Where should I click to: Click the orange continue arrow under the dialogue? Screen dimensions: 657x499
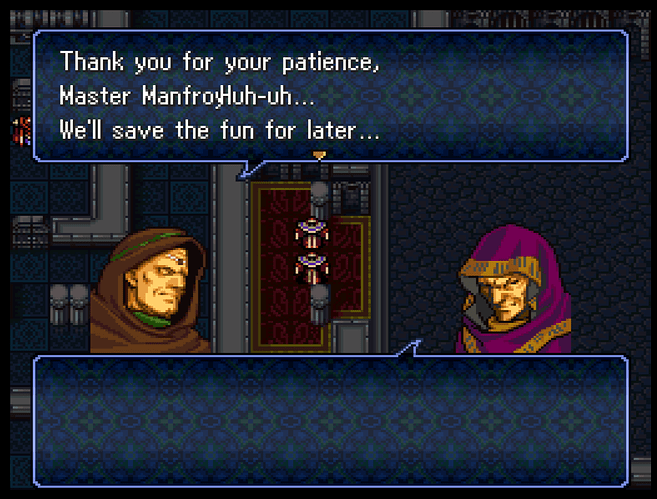pos(319,156)
